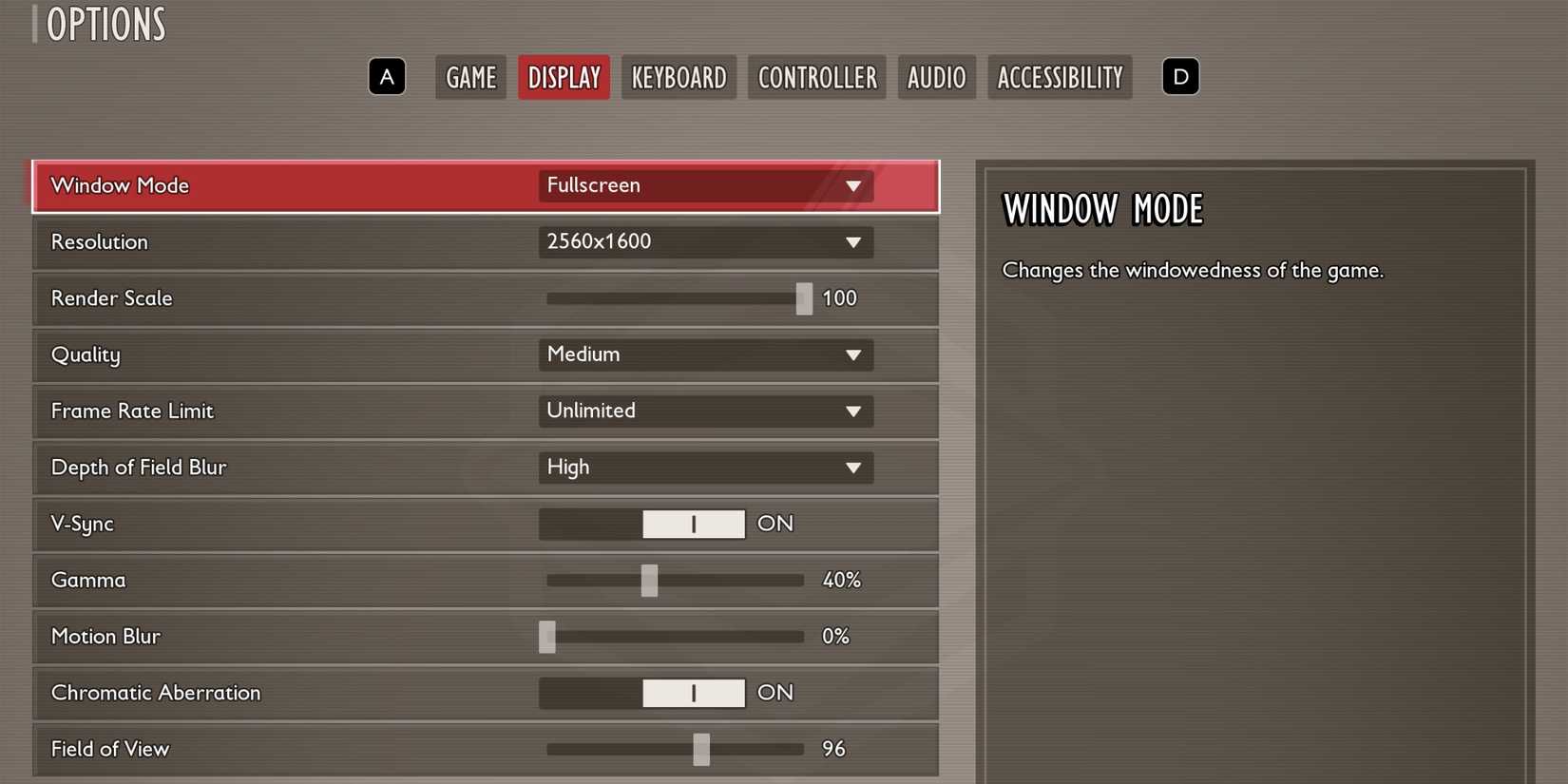Click the D button prompt icon
1568x784 pixels.
click(x=1180, y=77)
